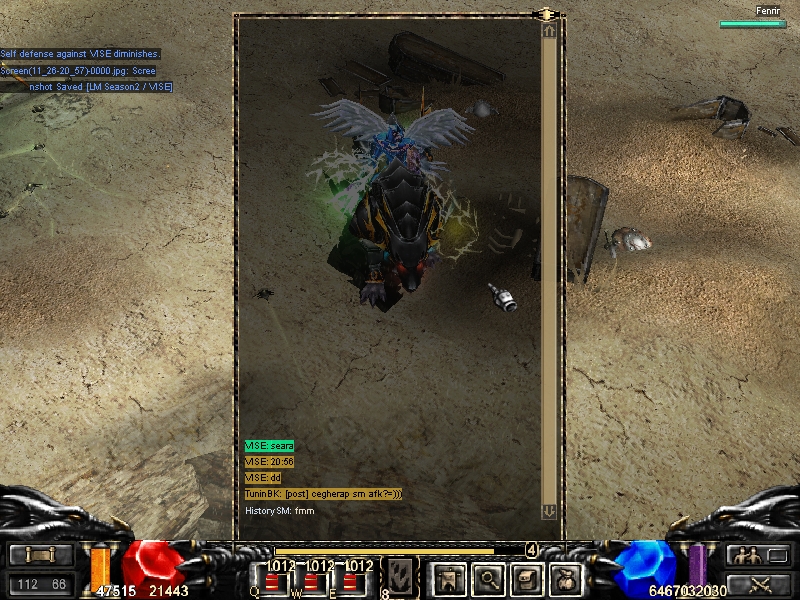Open the pouch bag button
This screenshot has height=600, width=800.
point(566,577)
